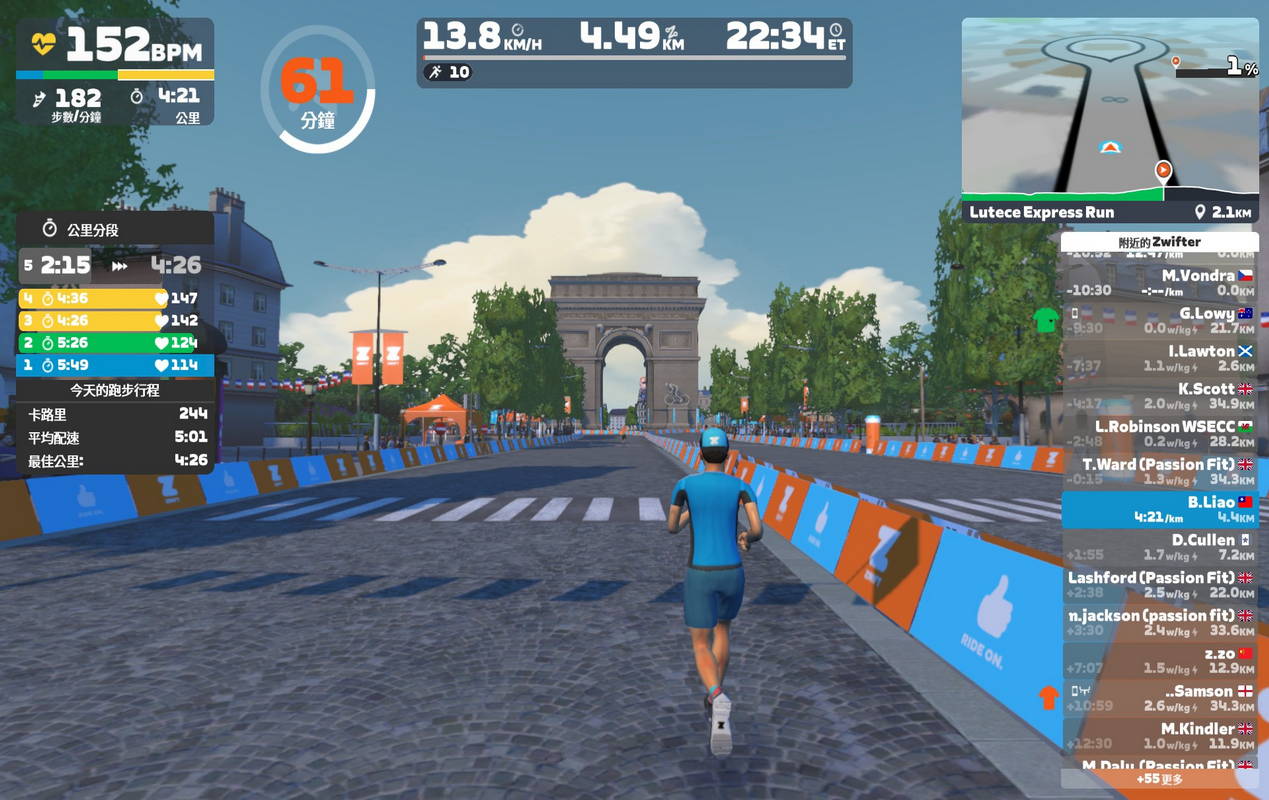Open Lashford (Passion Fit) entry
This screenshot has width=1269, height=800.
(x=1159, y=585)
